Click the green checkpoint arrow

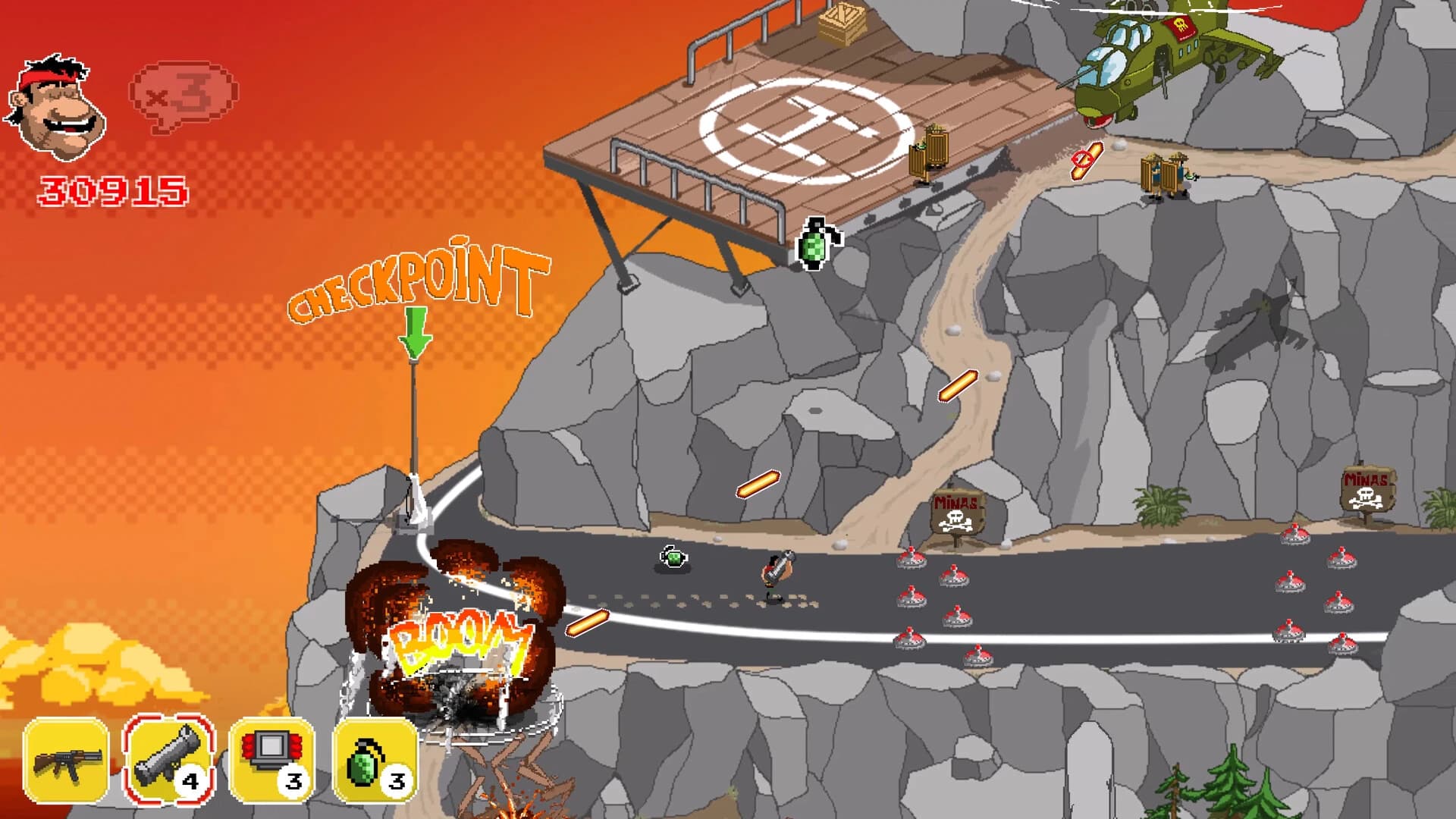(x=415, y=334)
